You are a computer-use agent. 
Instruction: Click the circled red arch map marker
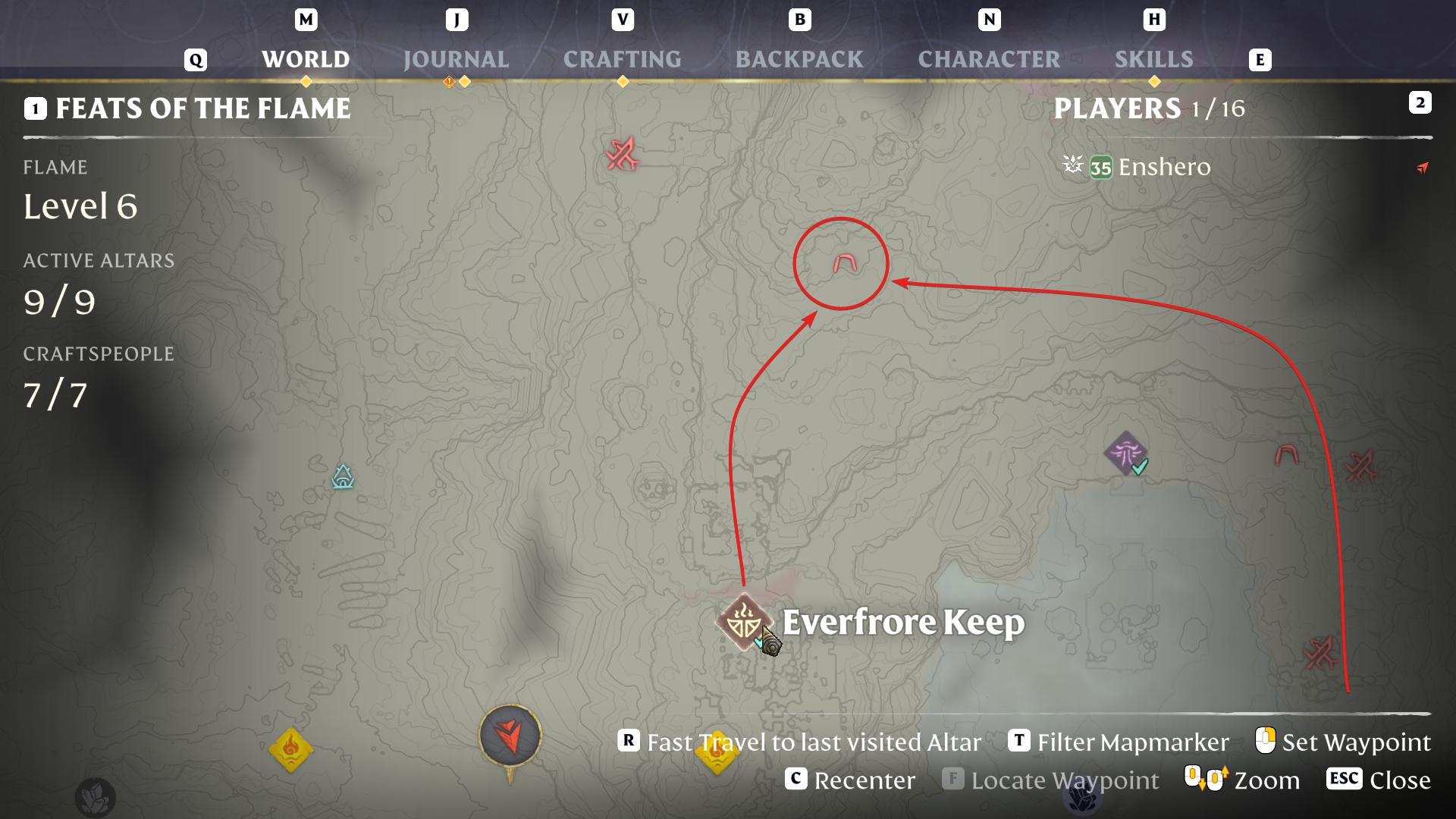(844, 263)
